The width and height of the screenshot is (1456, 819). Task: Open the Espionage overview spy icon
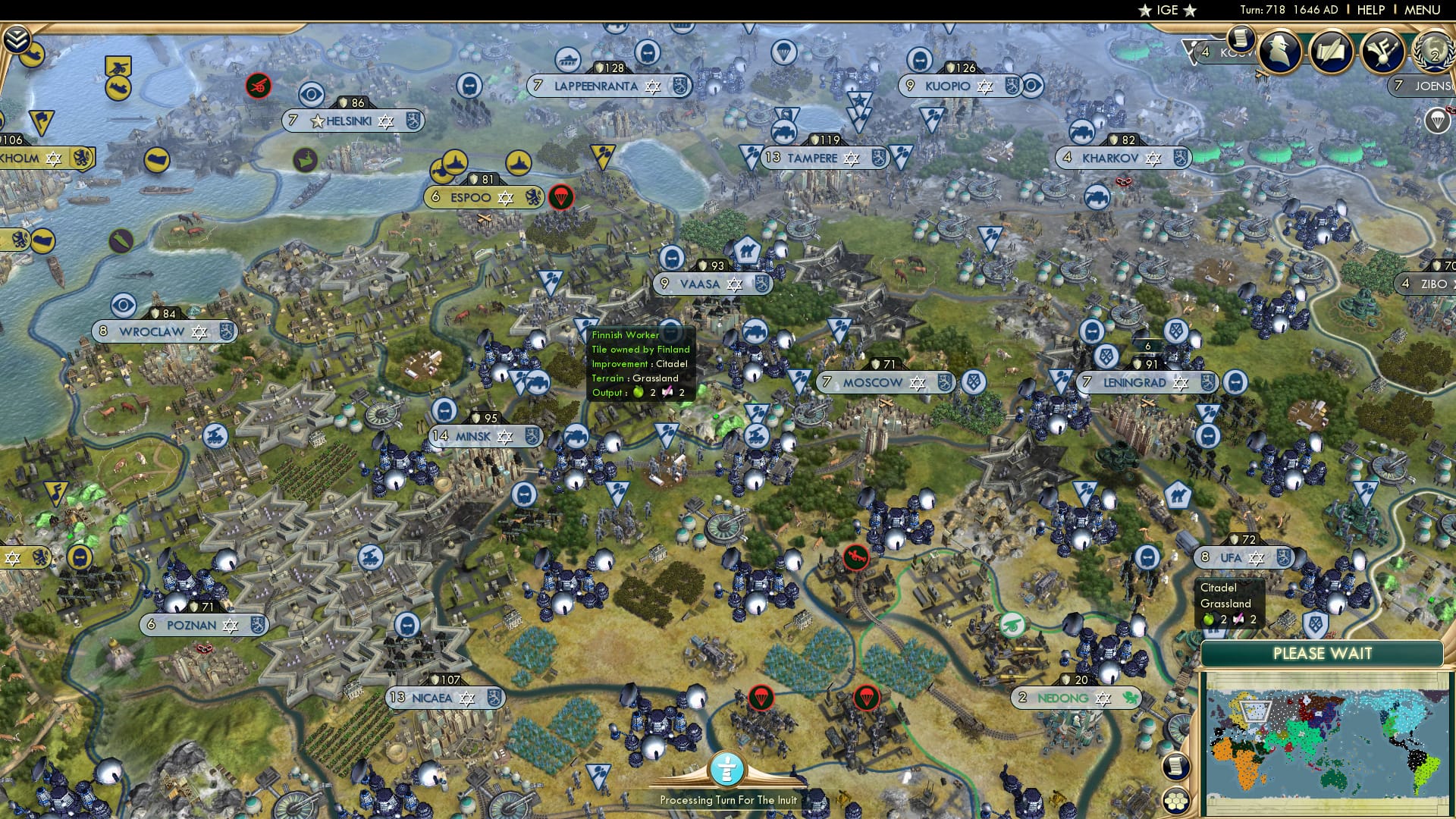click(x=1279, y=53)
